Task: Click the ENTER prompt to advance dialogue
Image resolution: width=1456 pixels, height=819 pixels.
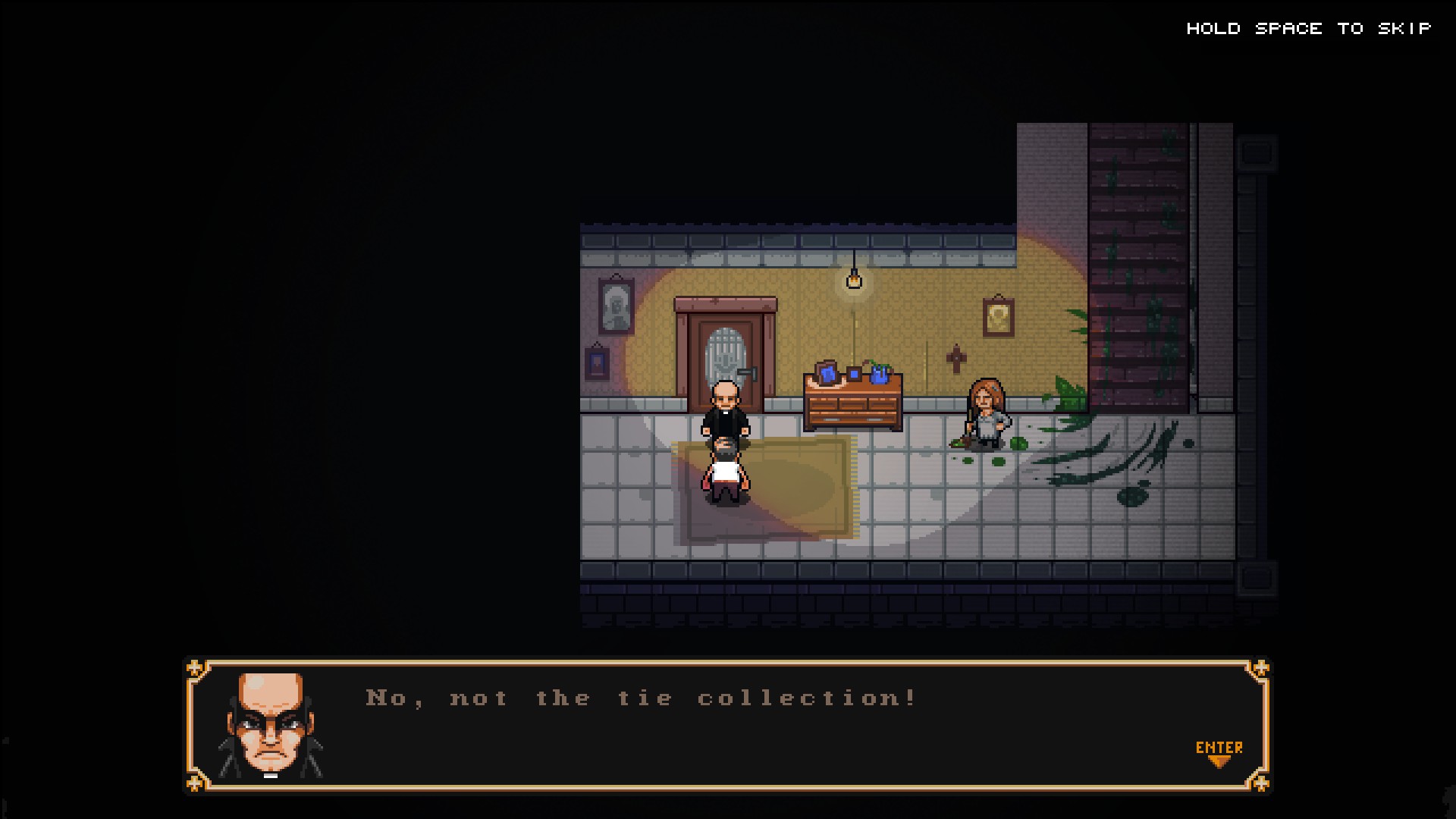Action: 1221,747
